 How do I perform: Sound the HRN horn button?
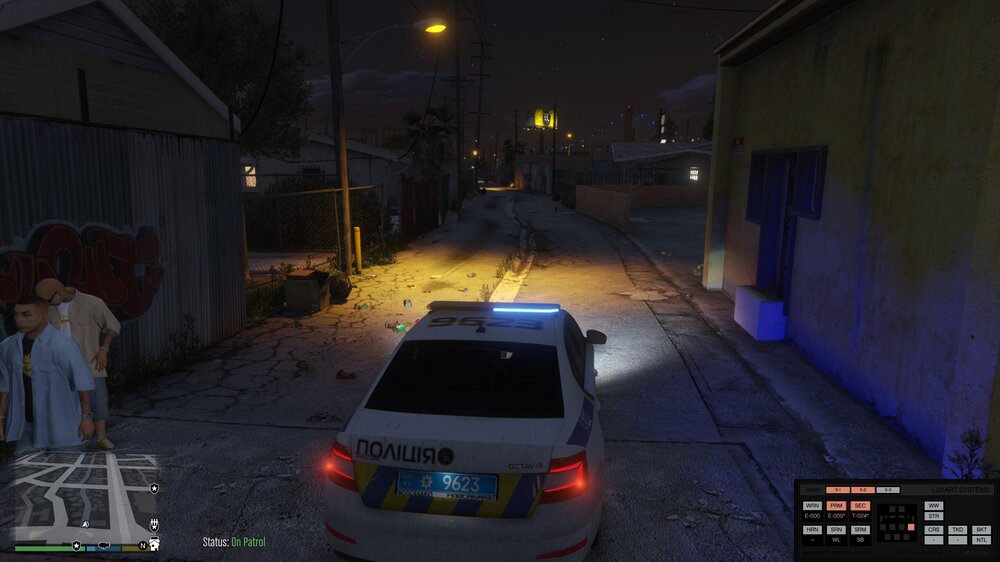(812, 530)
